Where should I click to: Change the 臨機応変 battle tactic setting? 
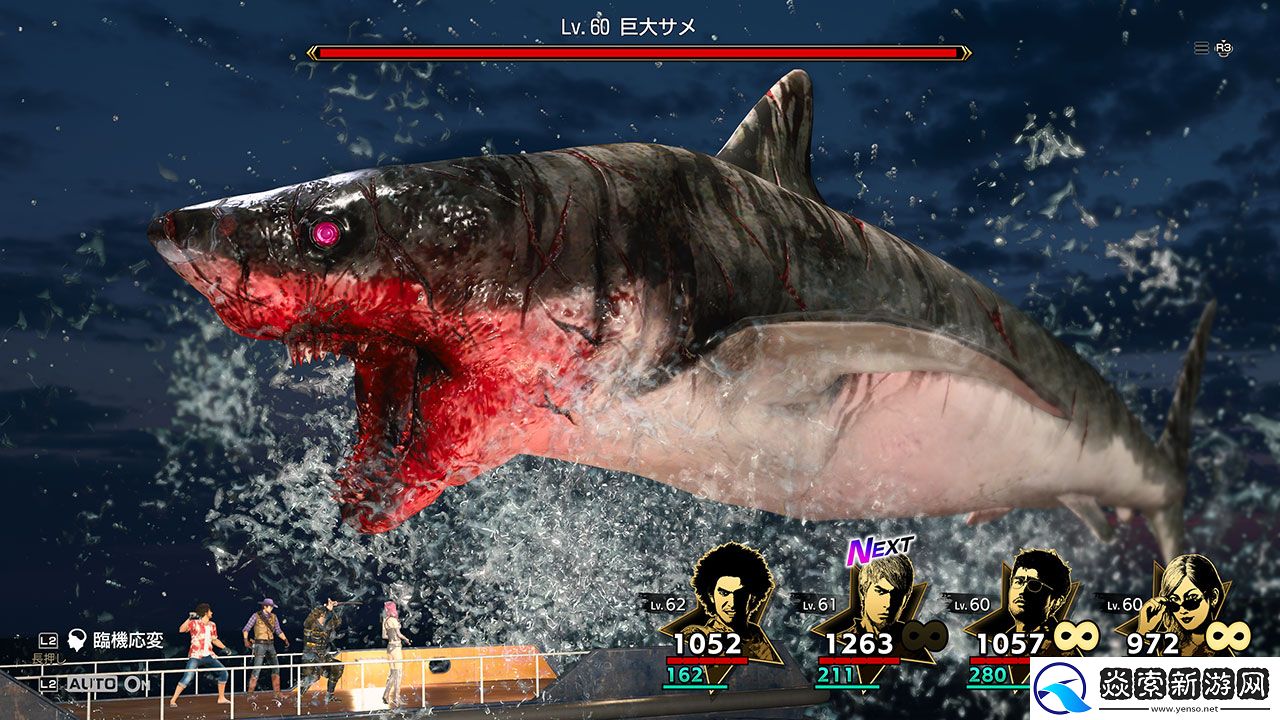pos(115,641)
